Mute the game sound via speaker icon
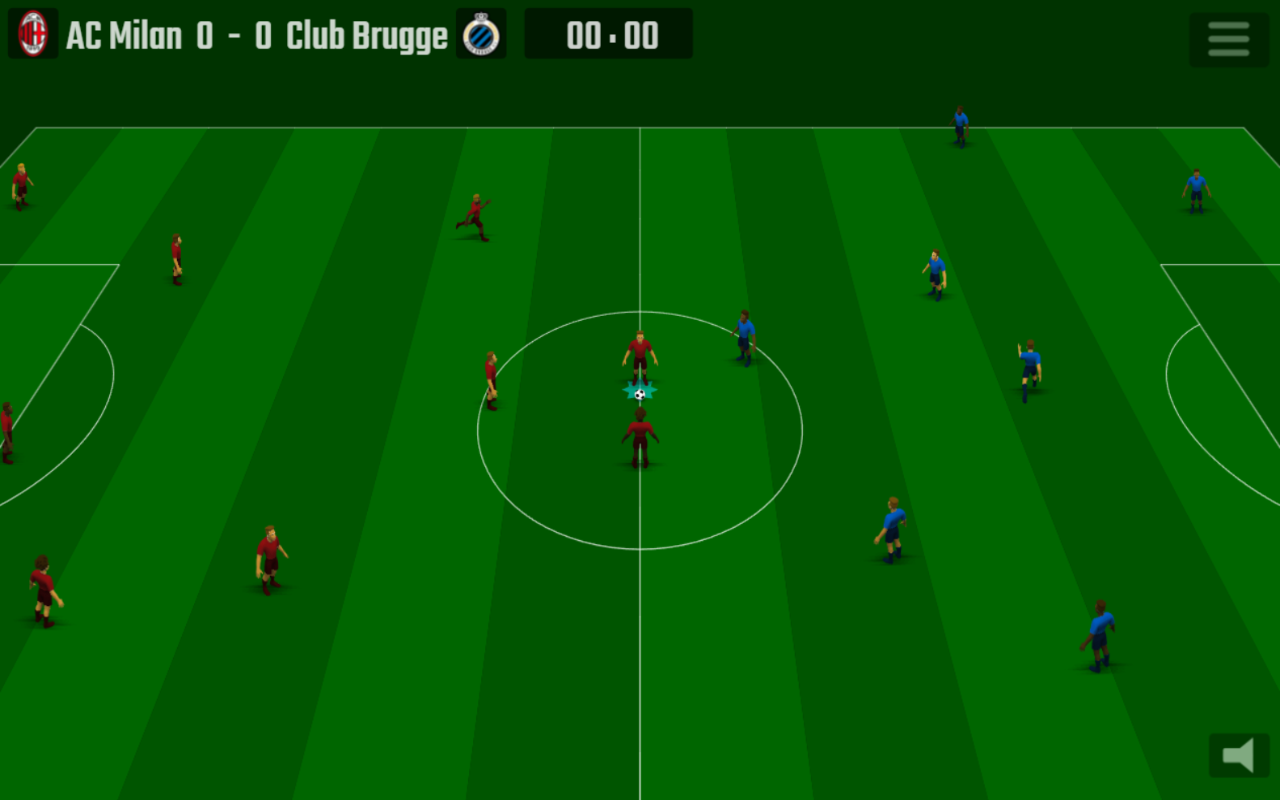Screen dimensions: 1280x800 [1238, 753]
